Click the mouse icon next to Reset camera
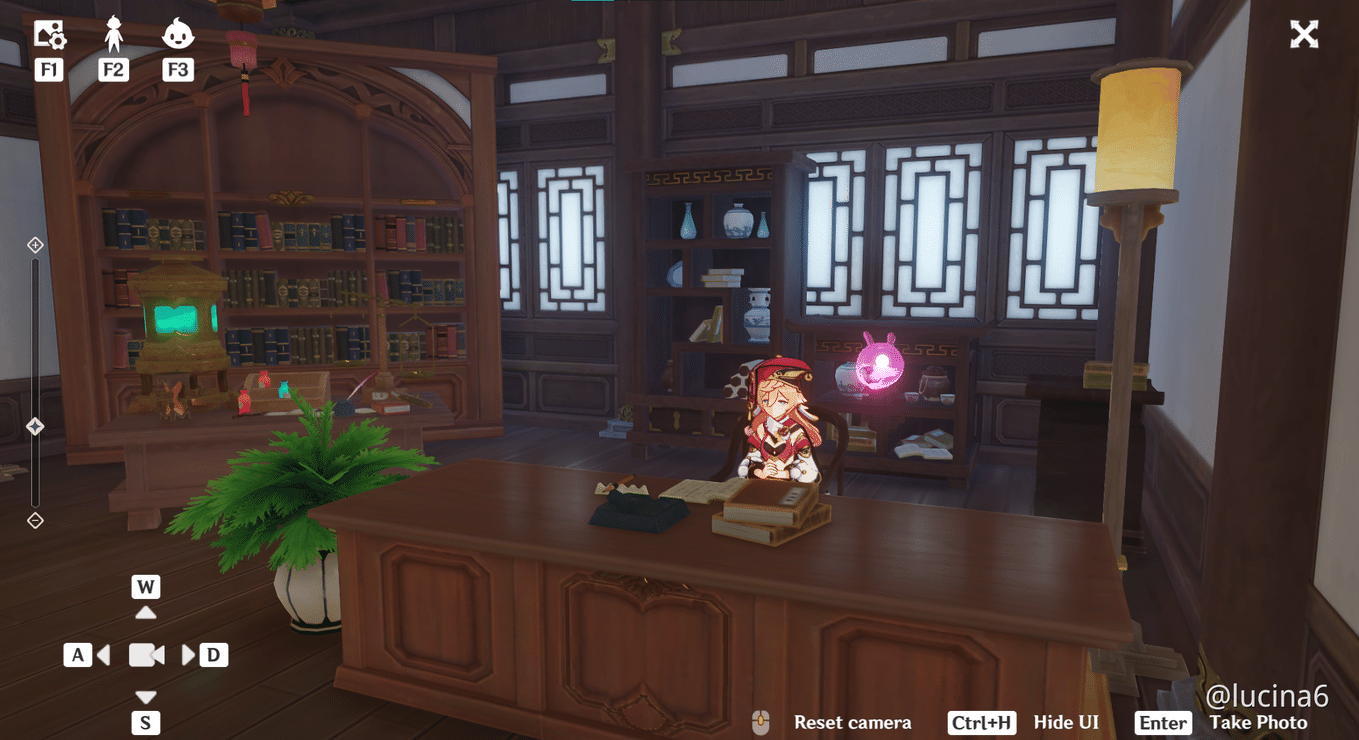This screenshot has height=740, width=1359. [761, 722]
